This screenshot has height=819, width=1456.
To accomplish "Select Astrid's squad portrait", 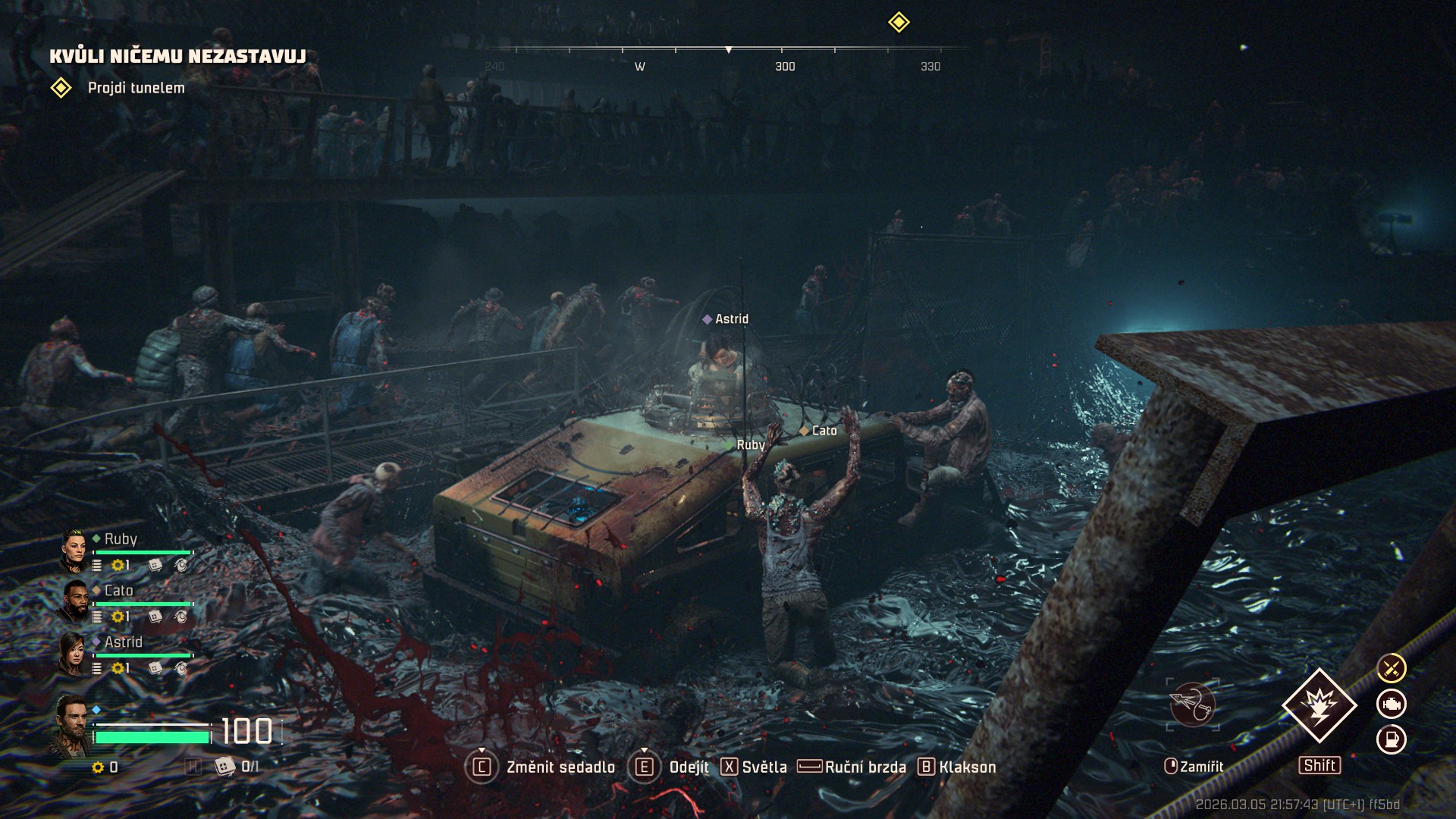I will pyautogui.click(x=73, y=654).
